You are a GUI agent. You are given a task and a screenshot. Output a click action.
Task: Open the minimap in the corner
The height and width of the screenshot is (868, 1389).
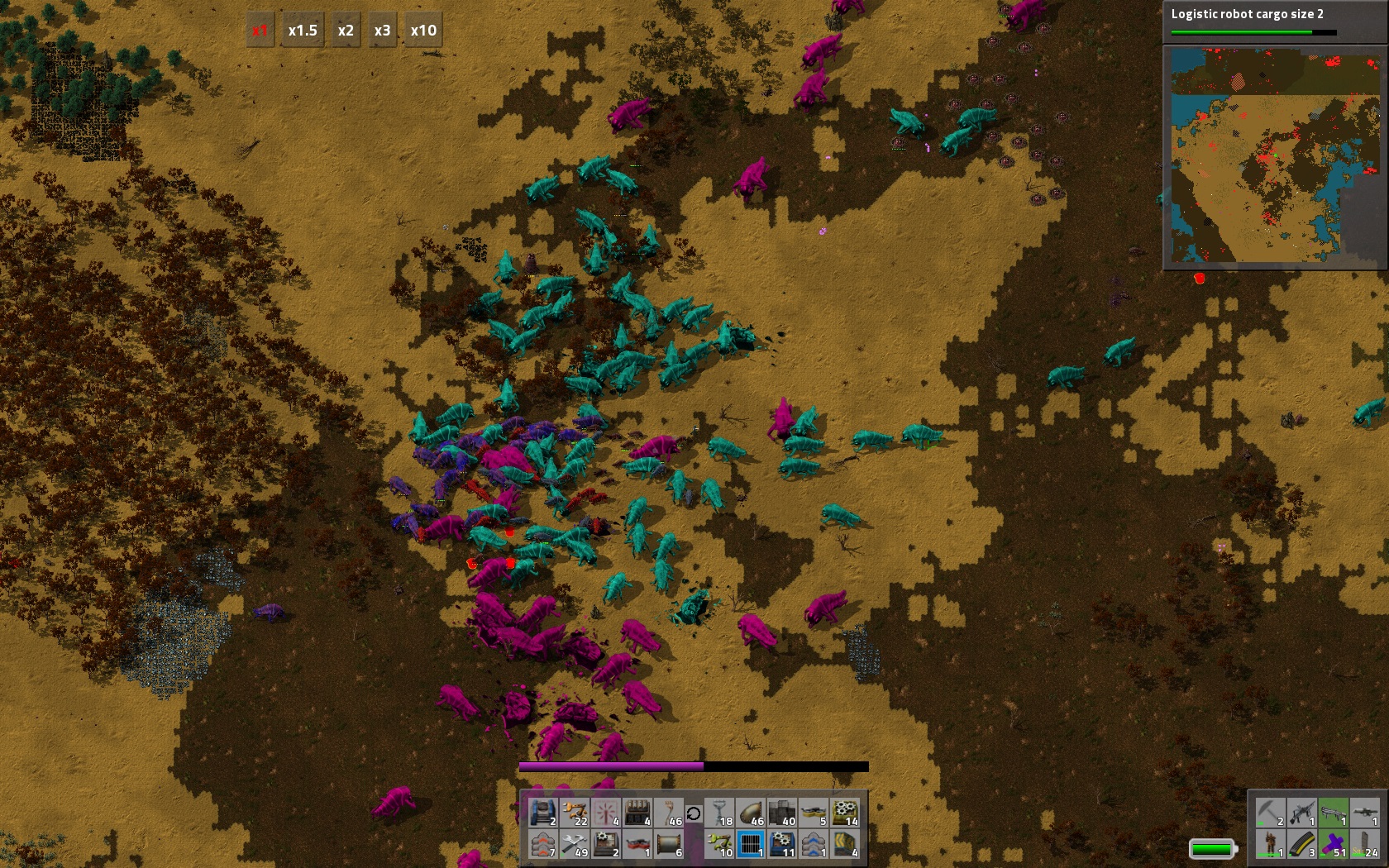coord(1275,155)
